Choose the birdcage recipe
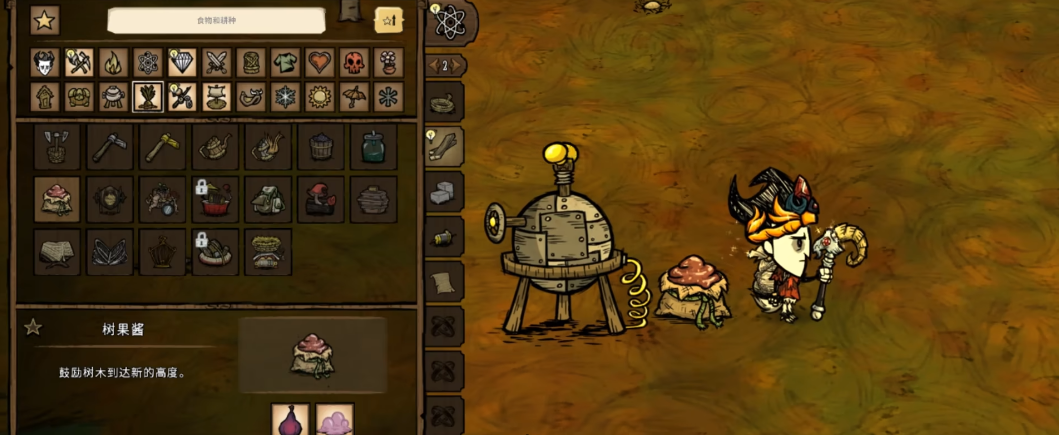 point(162,253)
